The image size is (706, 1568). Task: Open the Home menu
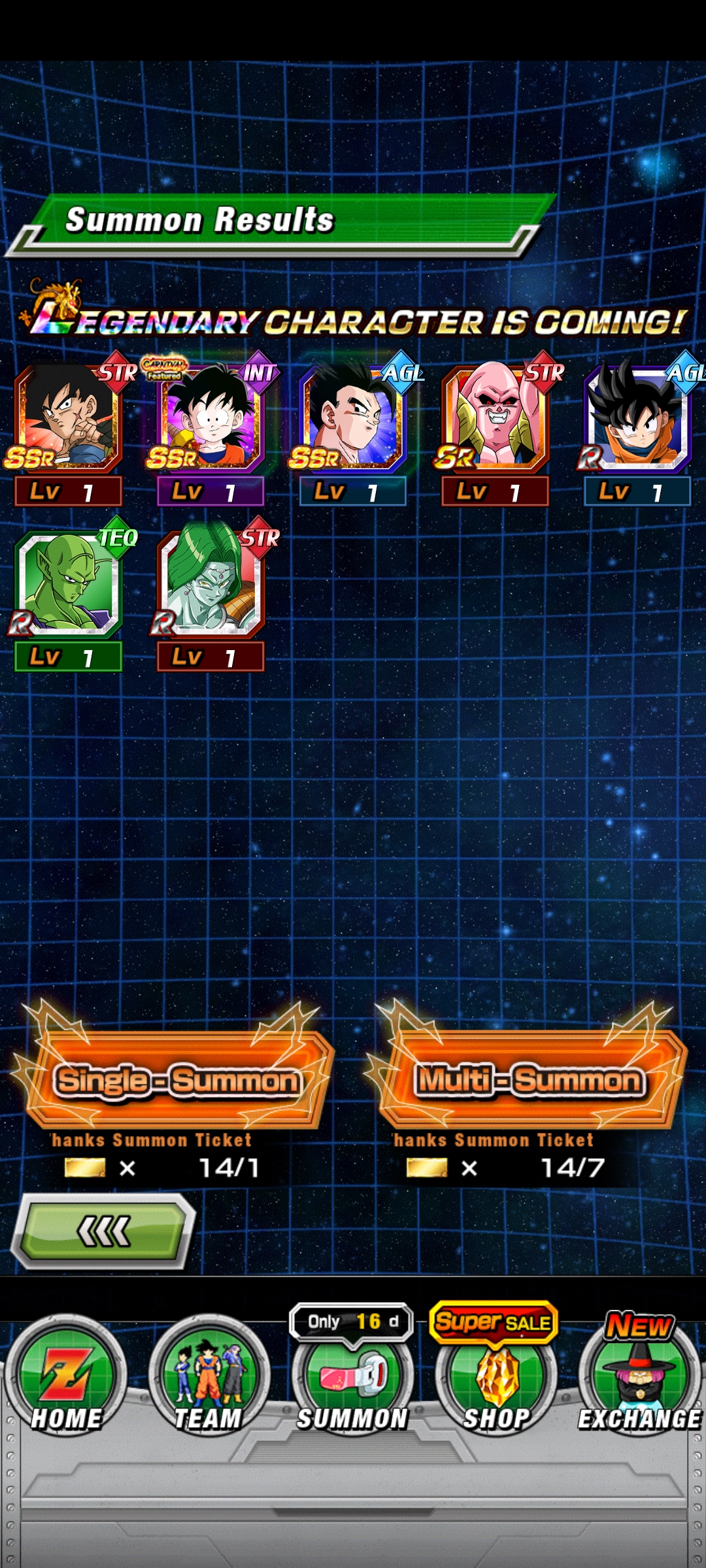66,1379
